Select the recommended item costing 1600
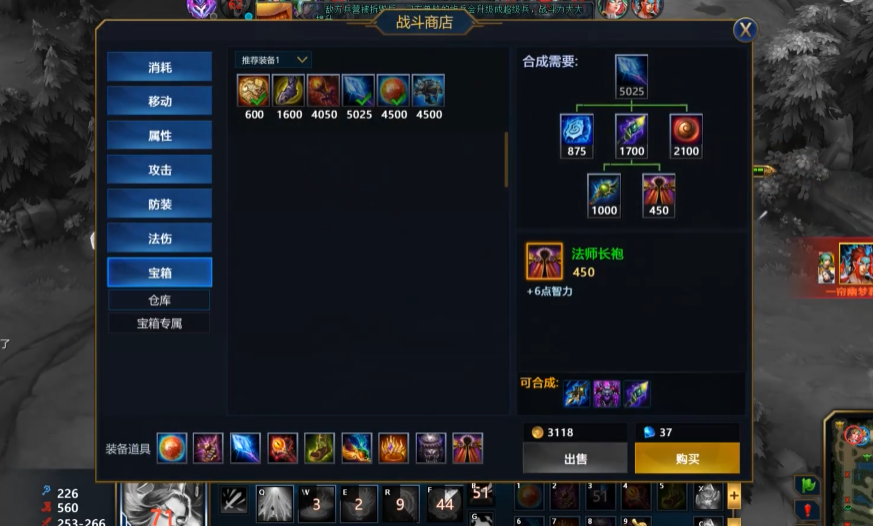Screen dimensions: 873x526 tap(288, 91)
